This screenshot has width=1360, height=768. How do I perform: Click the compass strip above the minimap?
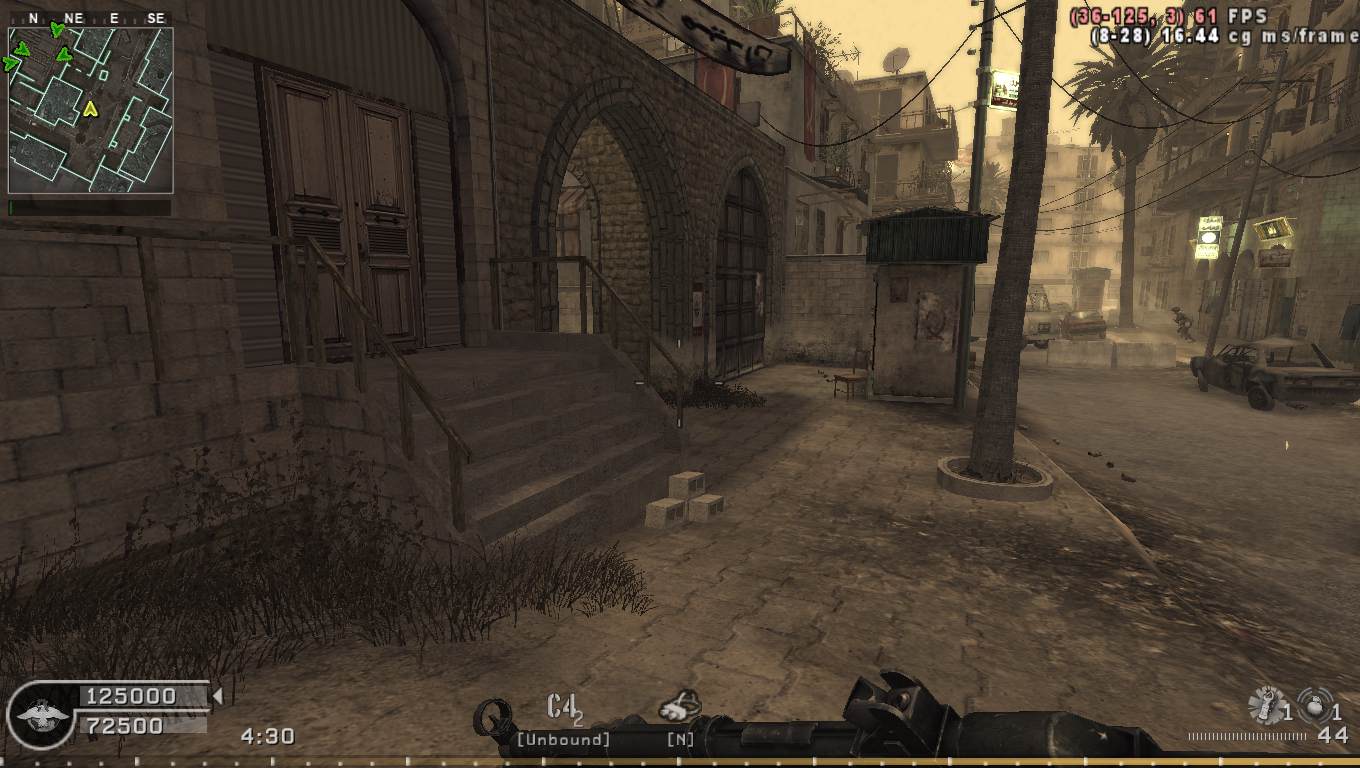point(90,18)
